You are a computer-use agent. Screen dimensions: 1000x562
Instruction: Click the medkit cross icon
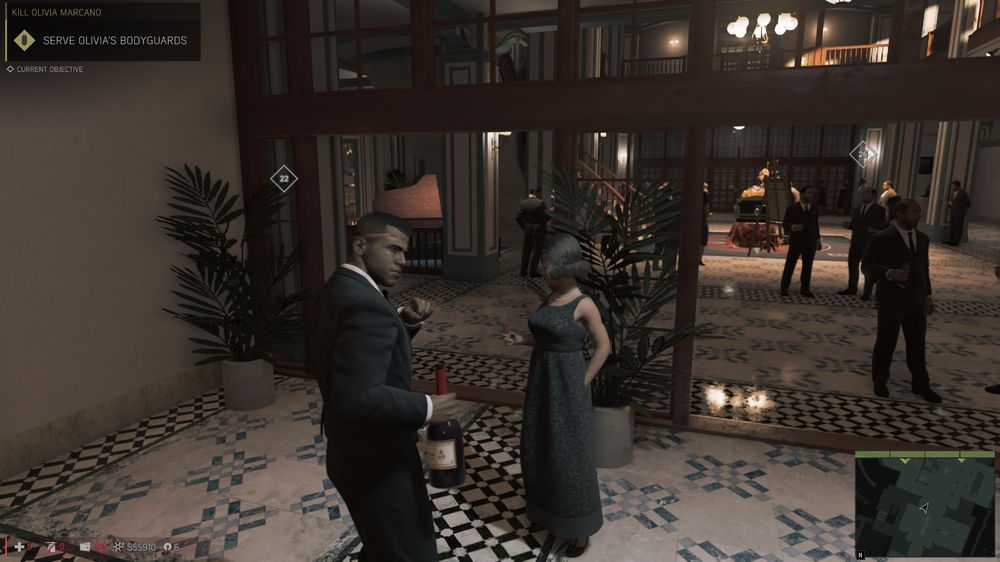(19, 547)
